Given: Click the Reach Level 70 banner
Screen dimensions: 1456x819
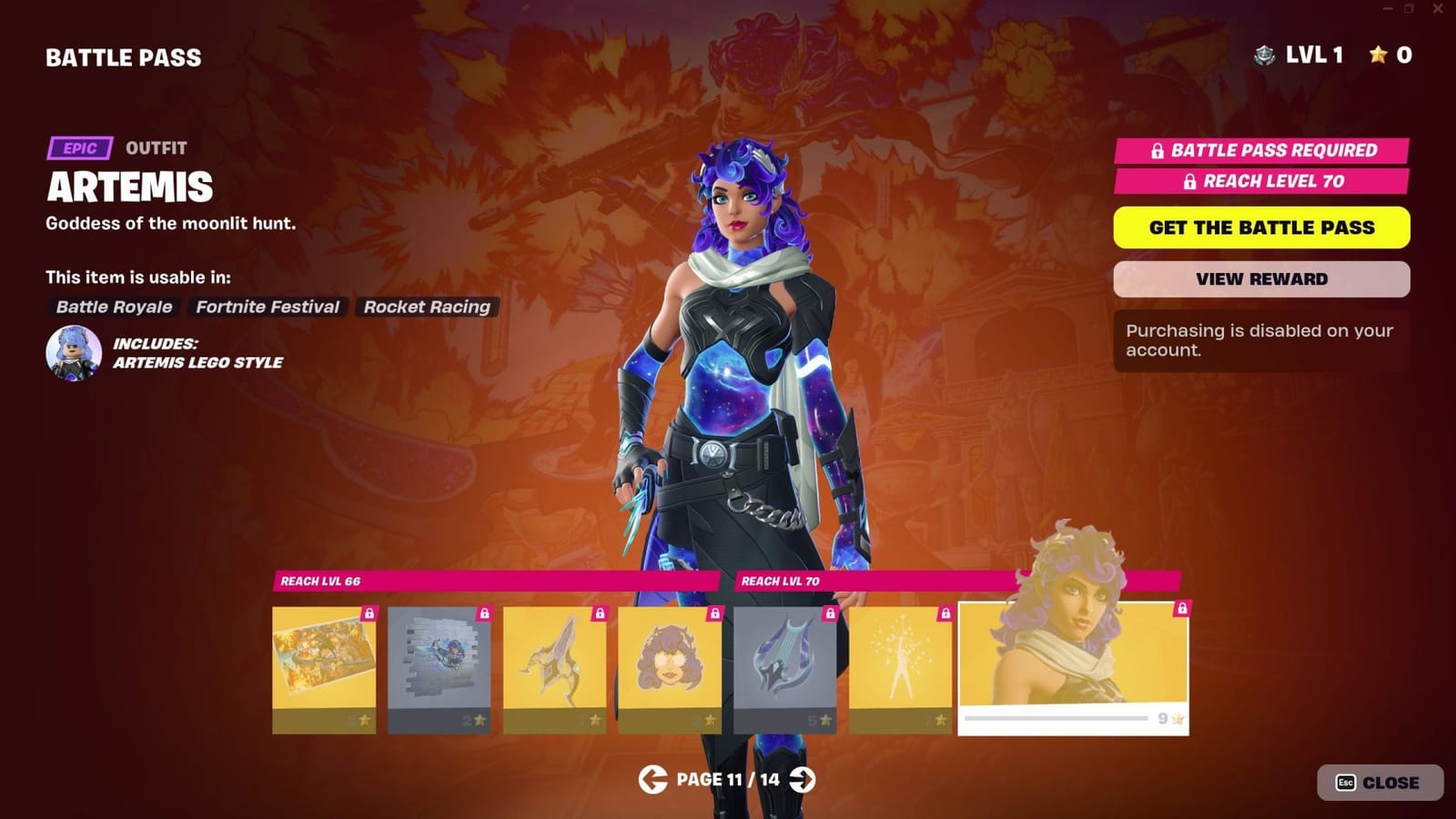Looking at the screenshot, I should (x=1261, y=181).
